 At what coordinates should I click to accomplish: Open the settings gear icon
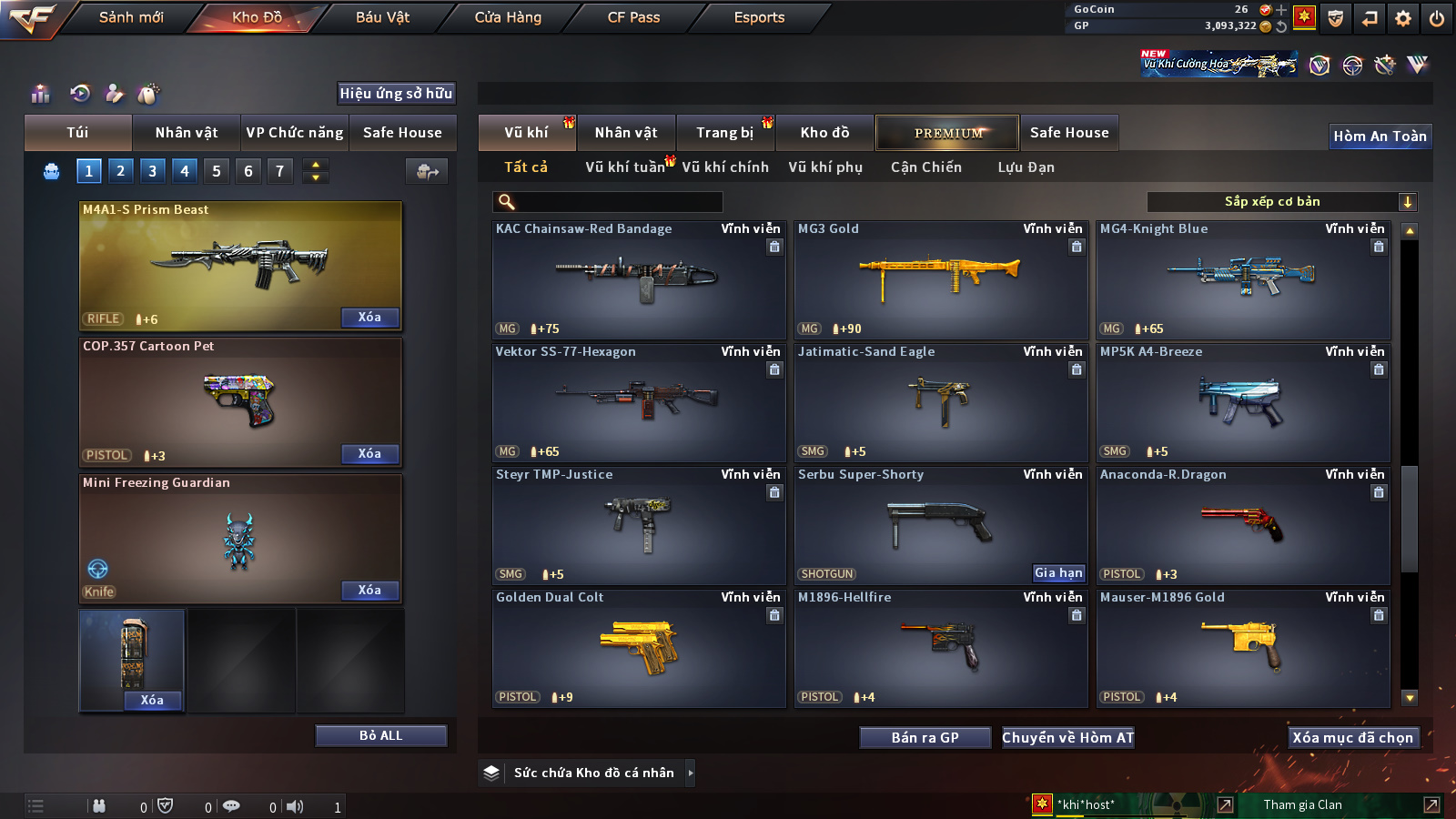[1403, 18]
